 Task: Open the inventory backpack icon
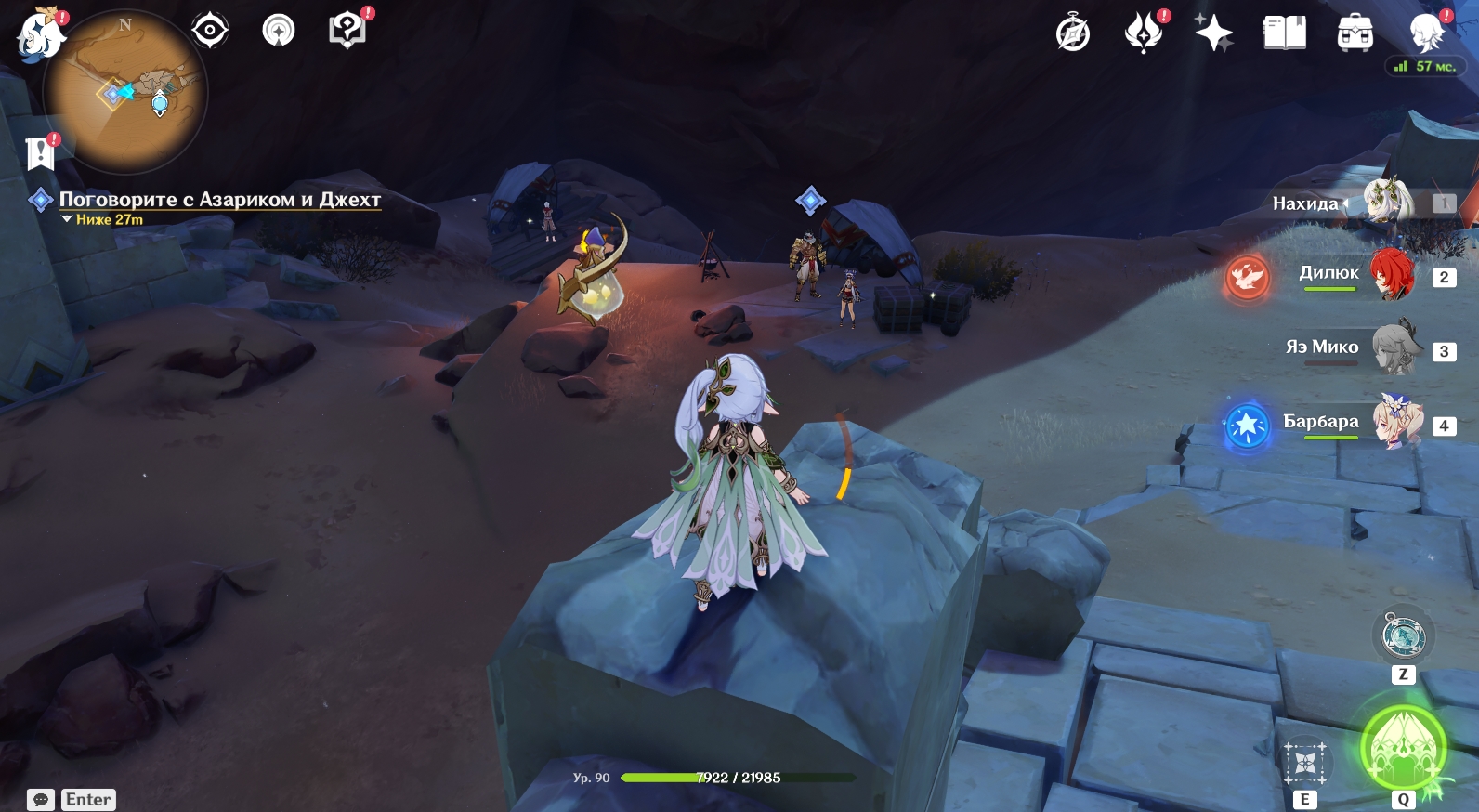coord(1355,33)
